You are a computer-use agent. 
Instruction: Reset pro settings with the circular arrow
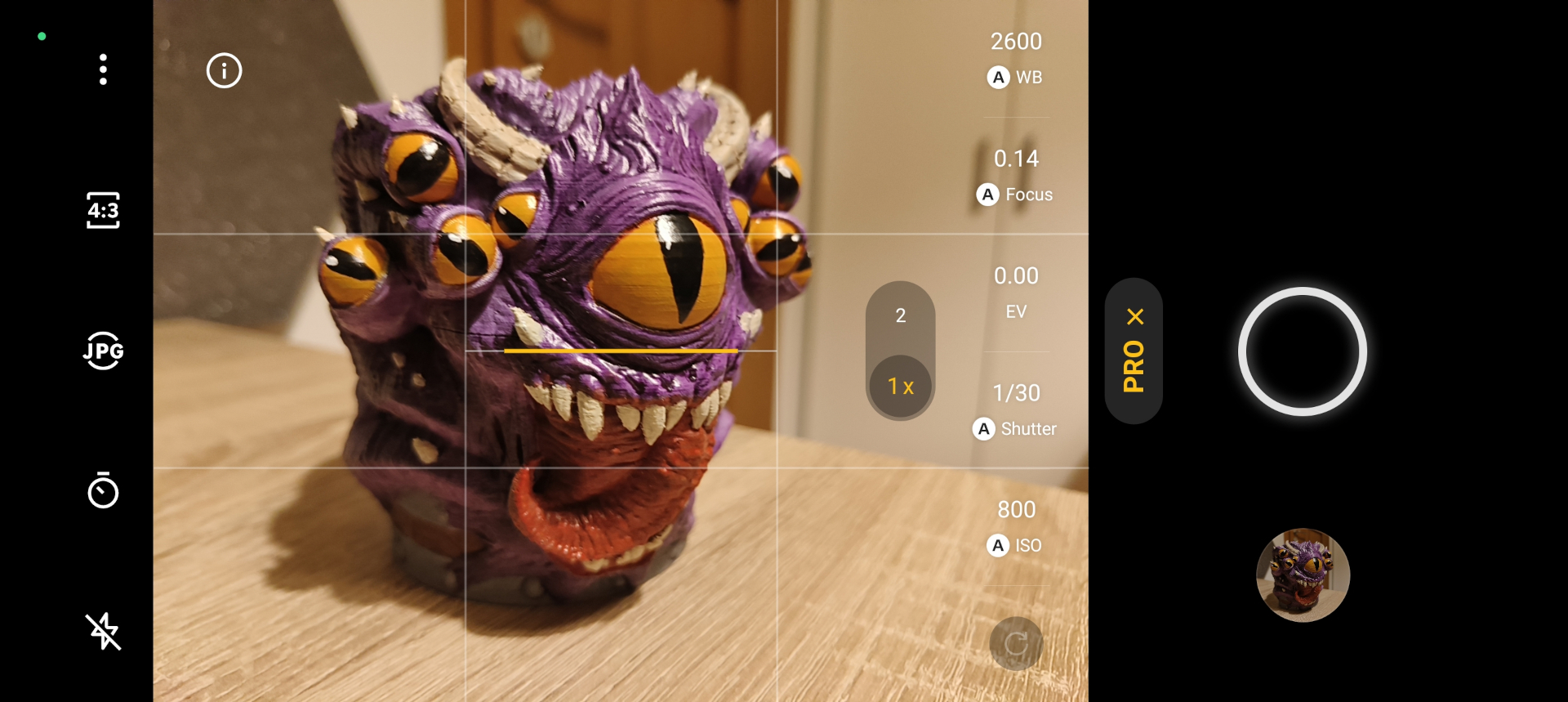point(1016,644)
